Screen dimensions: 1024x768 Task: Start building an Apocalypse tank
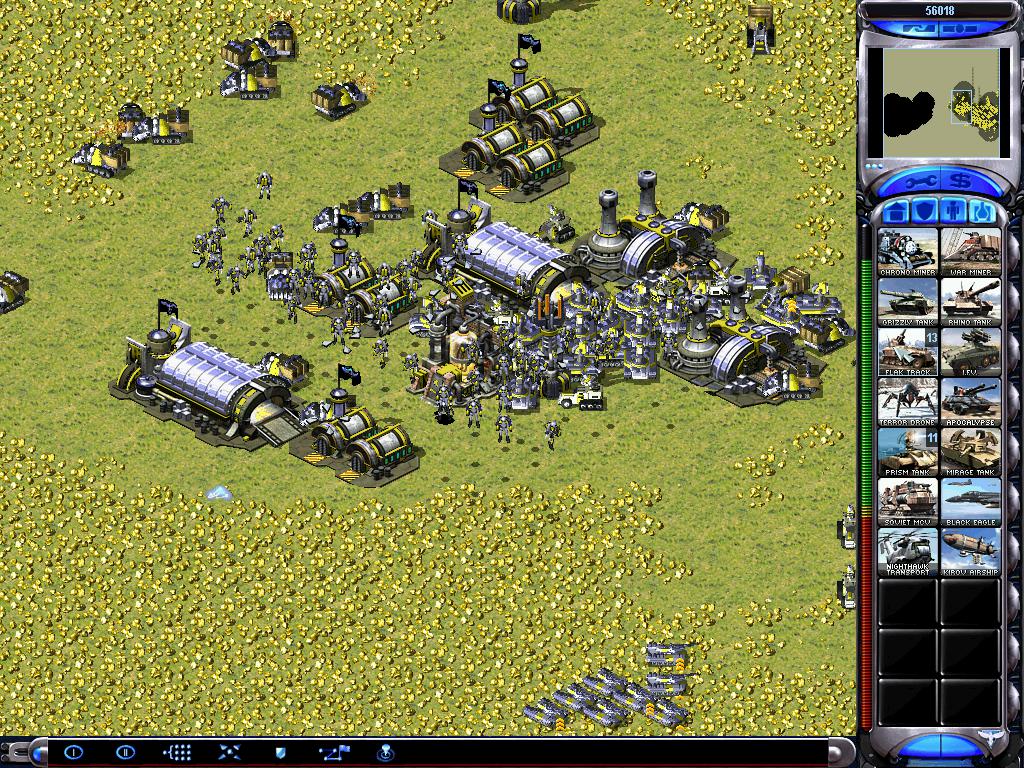click(970, 401)
